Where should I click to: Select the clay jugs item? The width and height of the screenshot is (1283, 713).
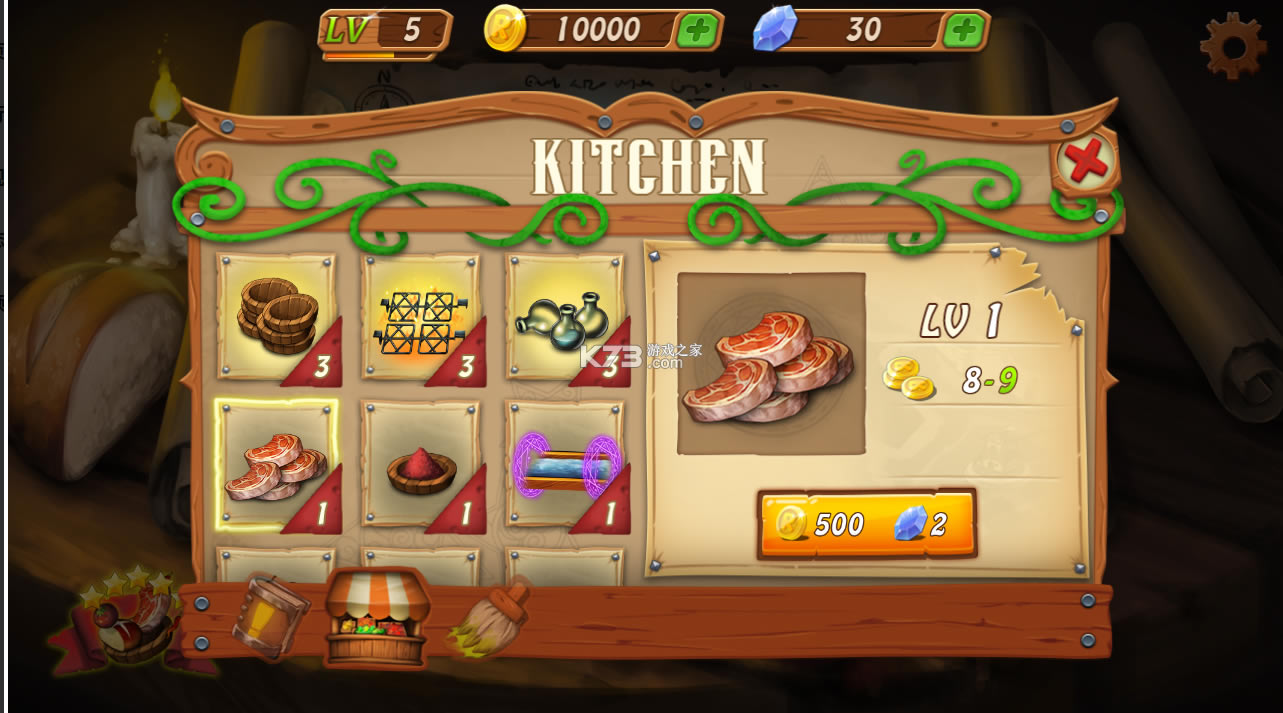pyautogui.click(x=565, y=318)
